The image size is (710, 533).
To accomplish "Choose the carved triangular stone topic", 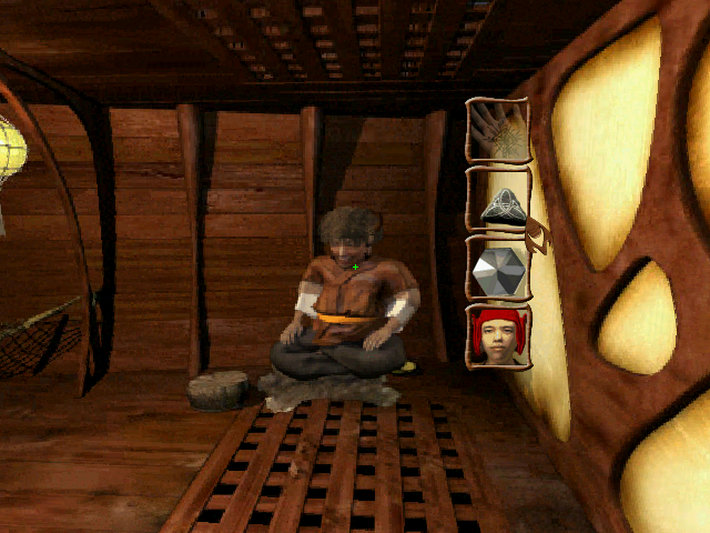I will (x=498, y=201).
